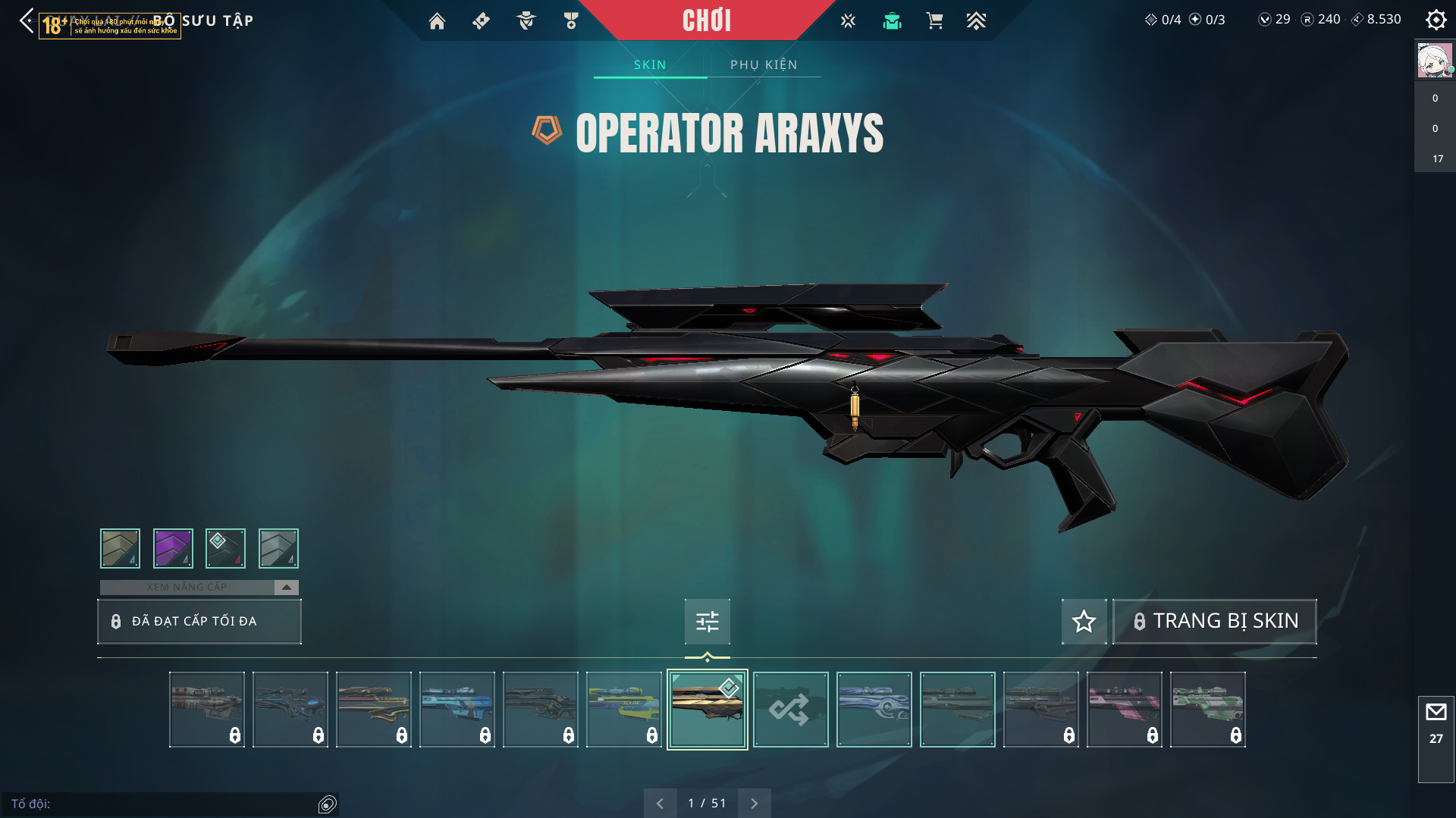Click the TRANG BỊ SKIN equip button
The image size is (1456, 818).
pyautogui.click(x=1214, y=621)
